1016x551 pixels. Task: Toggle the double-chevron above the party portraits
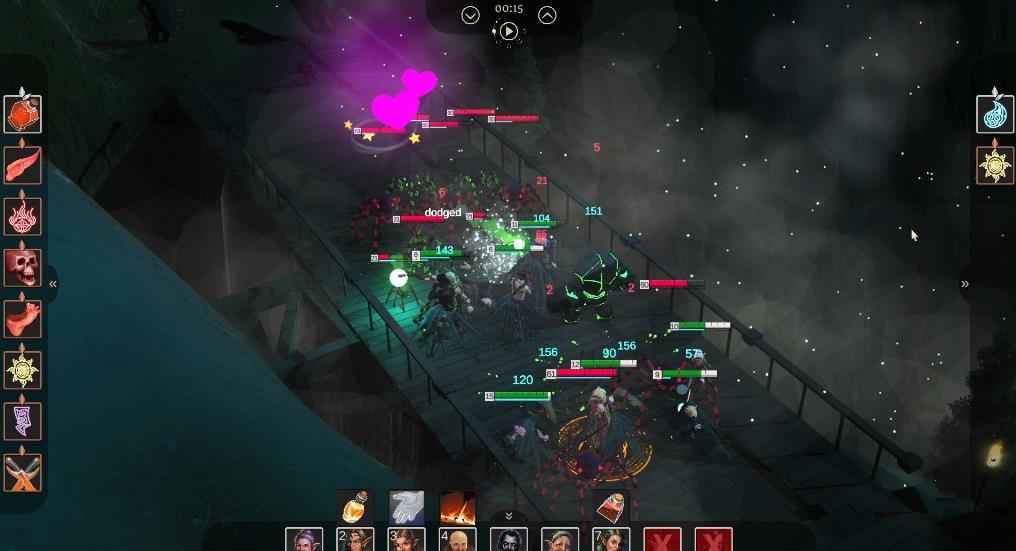[508, 516]
